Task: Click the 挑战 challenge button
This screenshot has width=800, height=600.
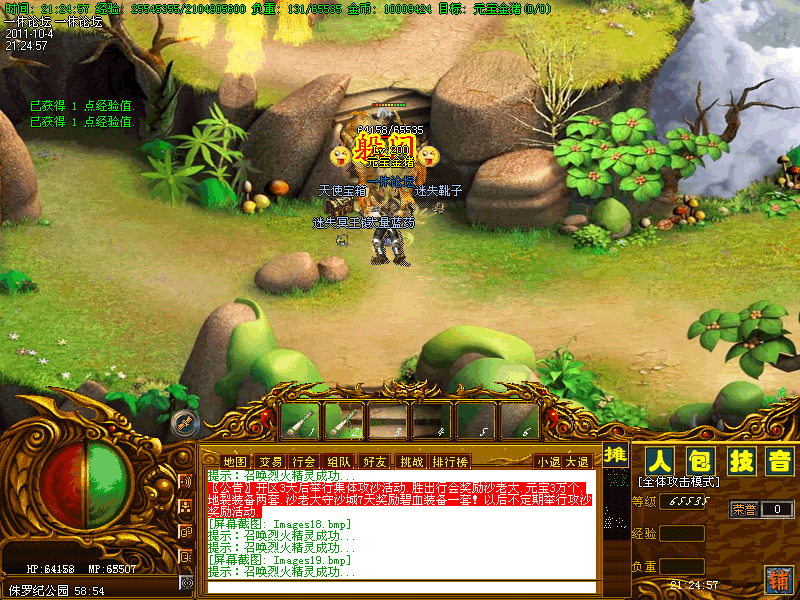Action: tap(411, 461)
